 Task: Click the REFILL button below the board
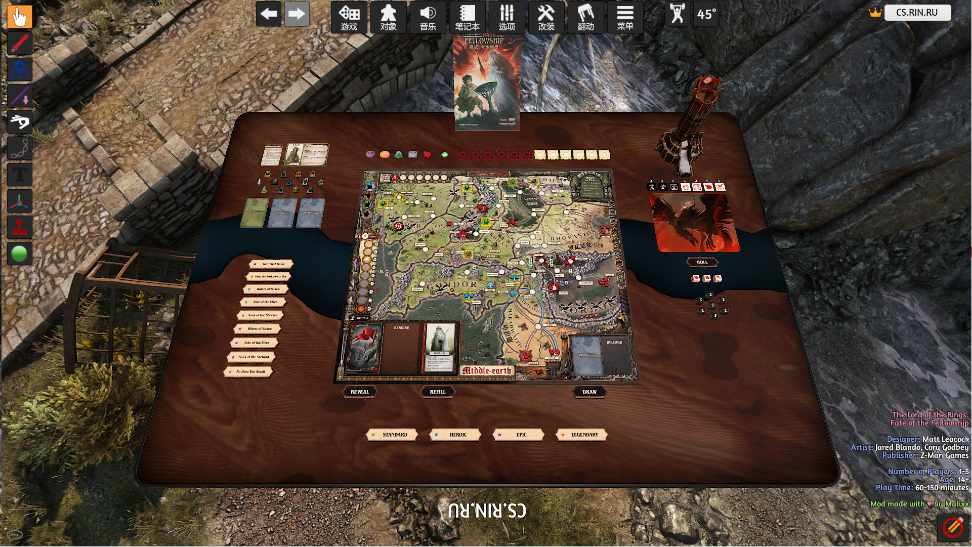(436, 392)
